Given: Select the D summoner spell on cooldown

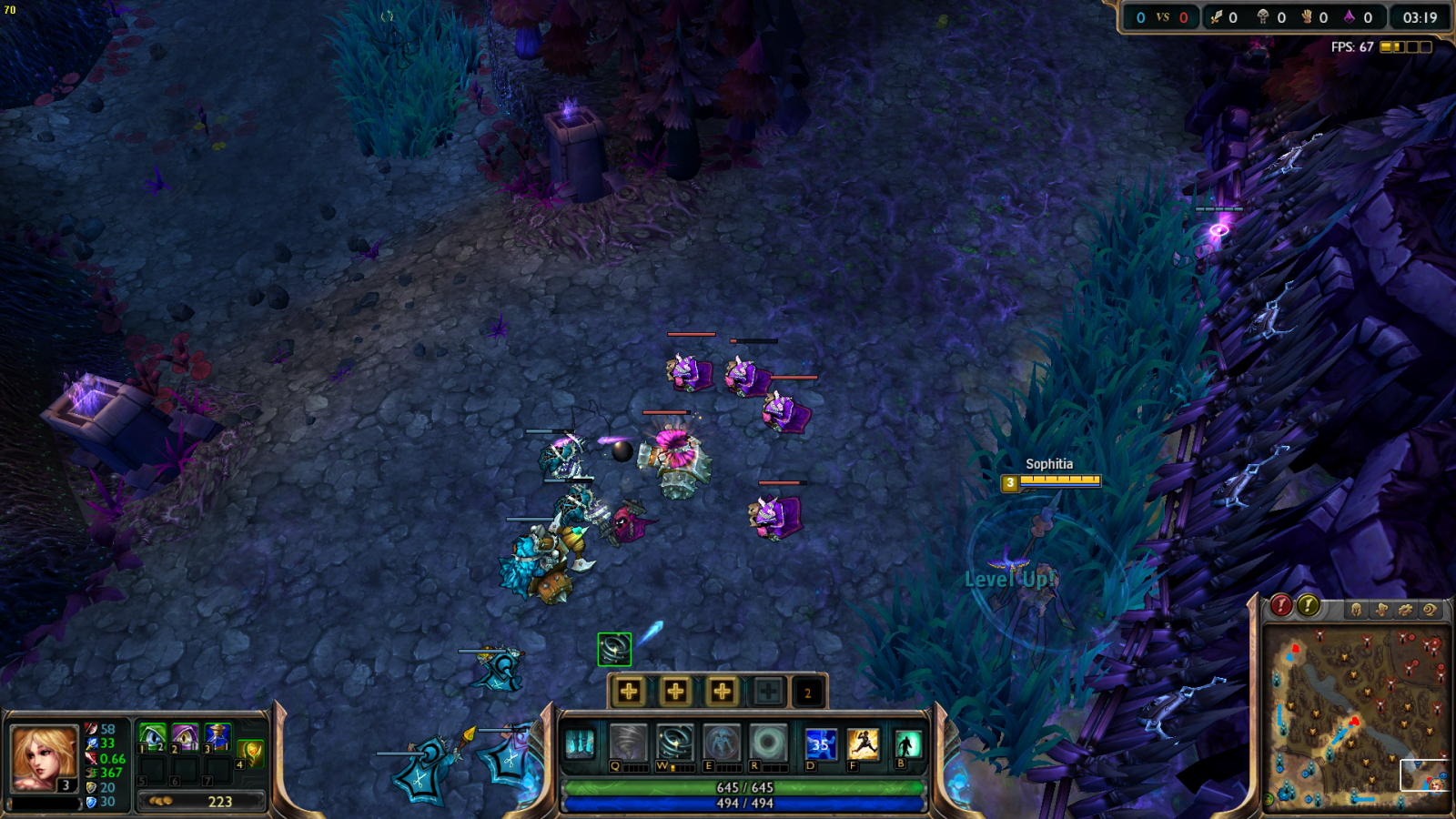Looking at the screenshot, I should point(821,743).
